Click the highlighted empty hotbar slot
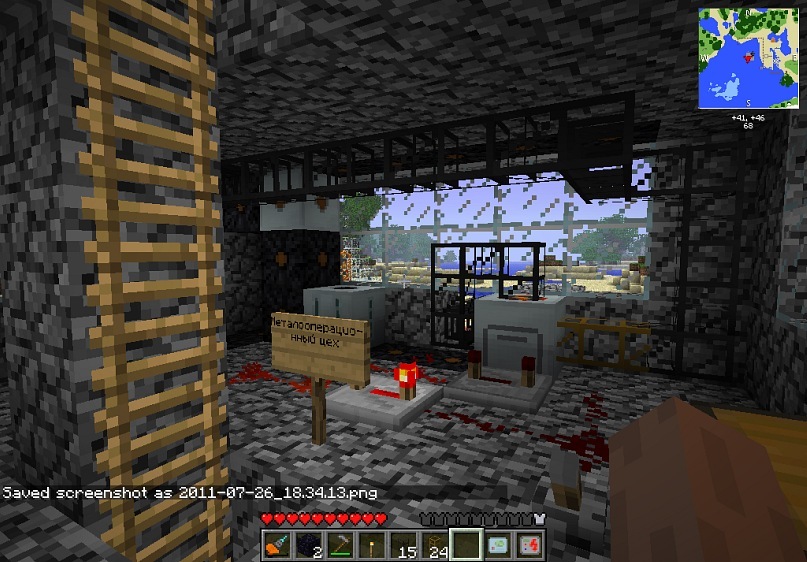Viewport: 807px width, 562px height. [466, 544]
